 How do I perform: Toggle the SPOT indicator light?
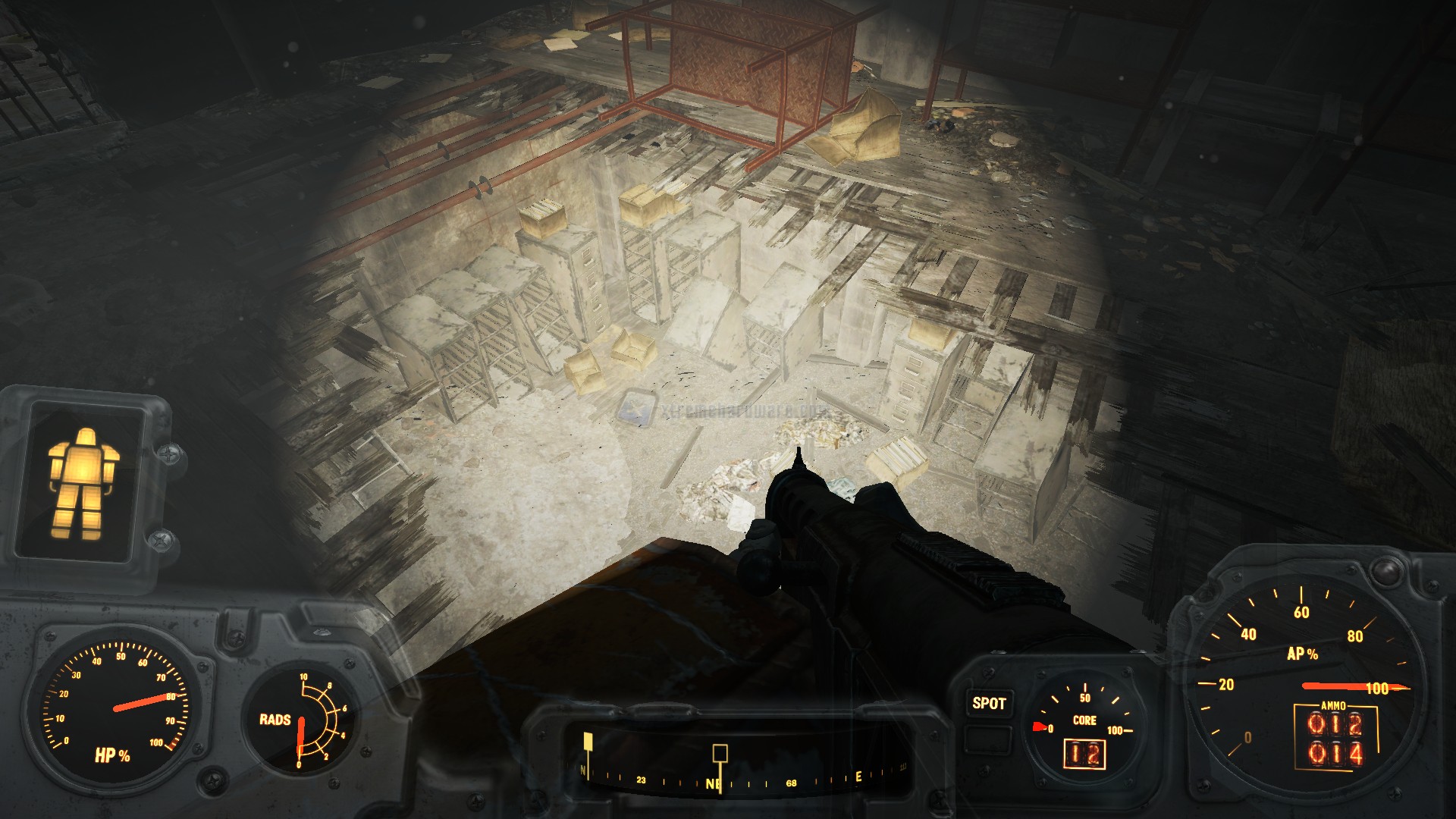coord(989,704)
